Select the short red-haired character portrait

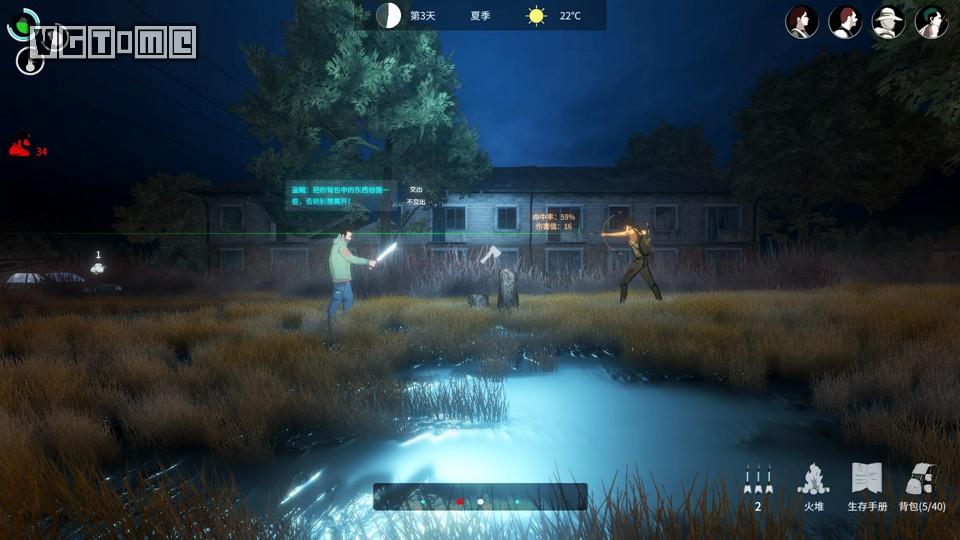845,22
